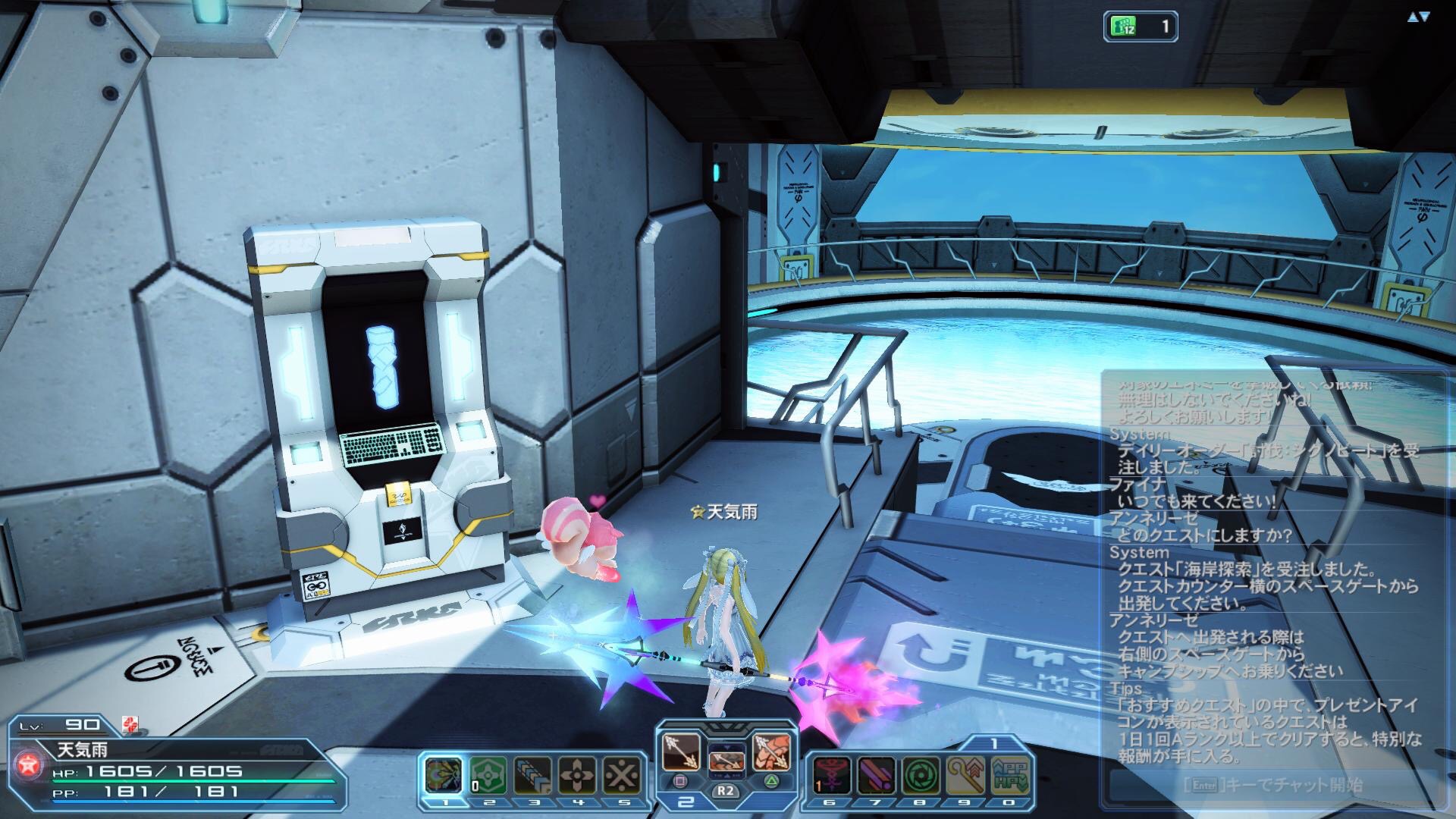This screenshot has width=1456, height=819.
Task: Click the red status icon next to level 90
Action: click(130, 726)
